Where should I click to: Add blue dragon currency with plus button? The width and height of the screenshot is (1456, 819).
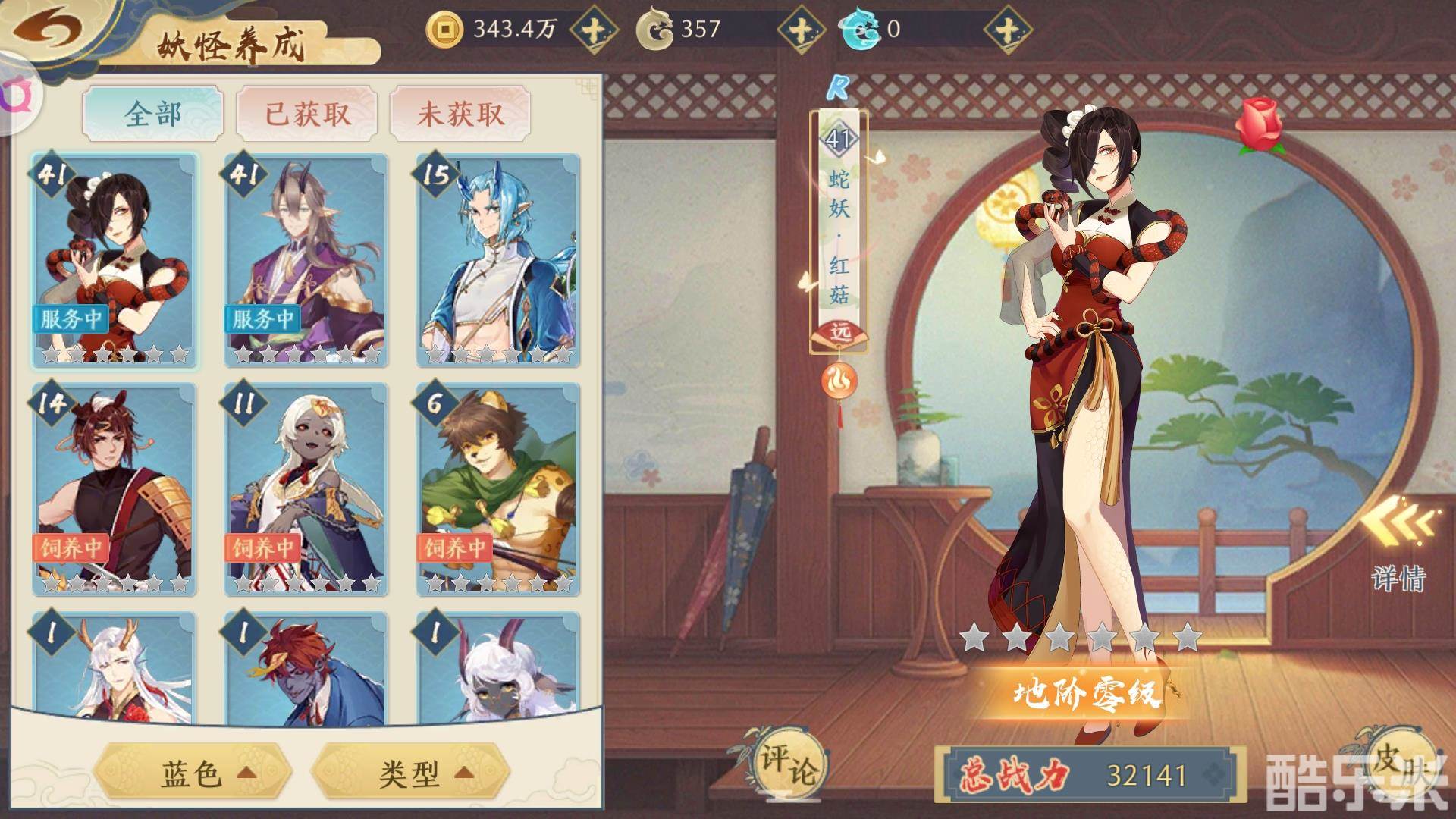click(x=1007, y=30)
